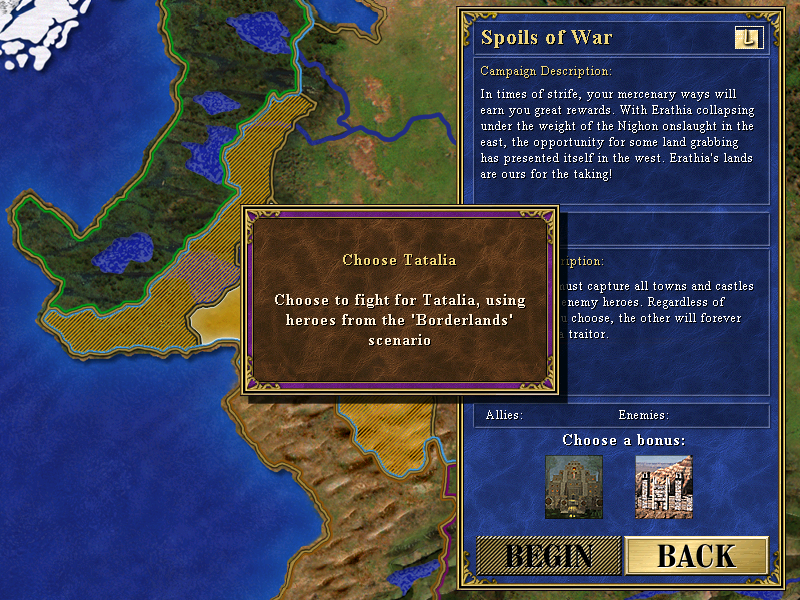The width and height of the screenshot is (800, 600).
Task: Go back using the BACK button
Action: (x=696, y=556)
